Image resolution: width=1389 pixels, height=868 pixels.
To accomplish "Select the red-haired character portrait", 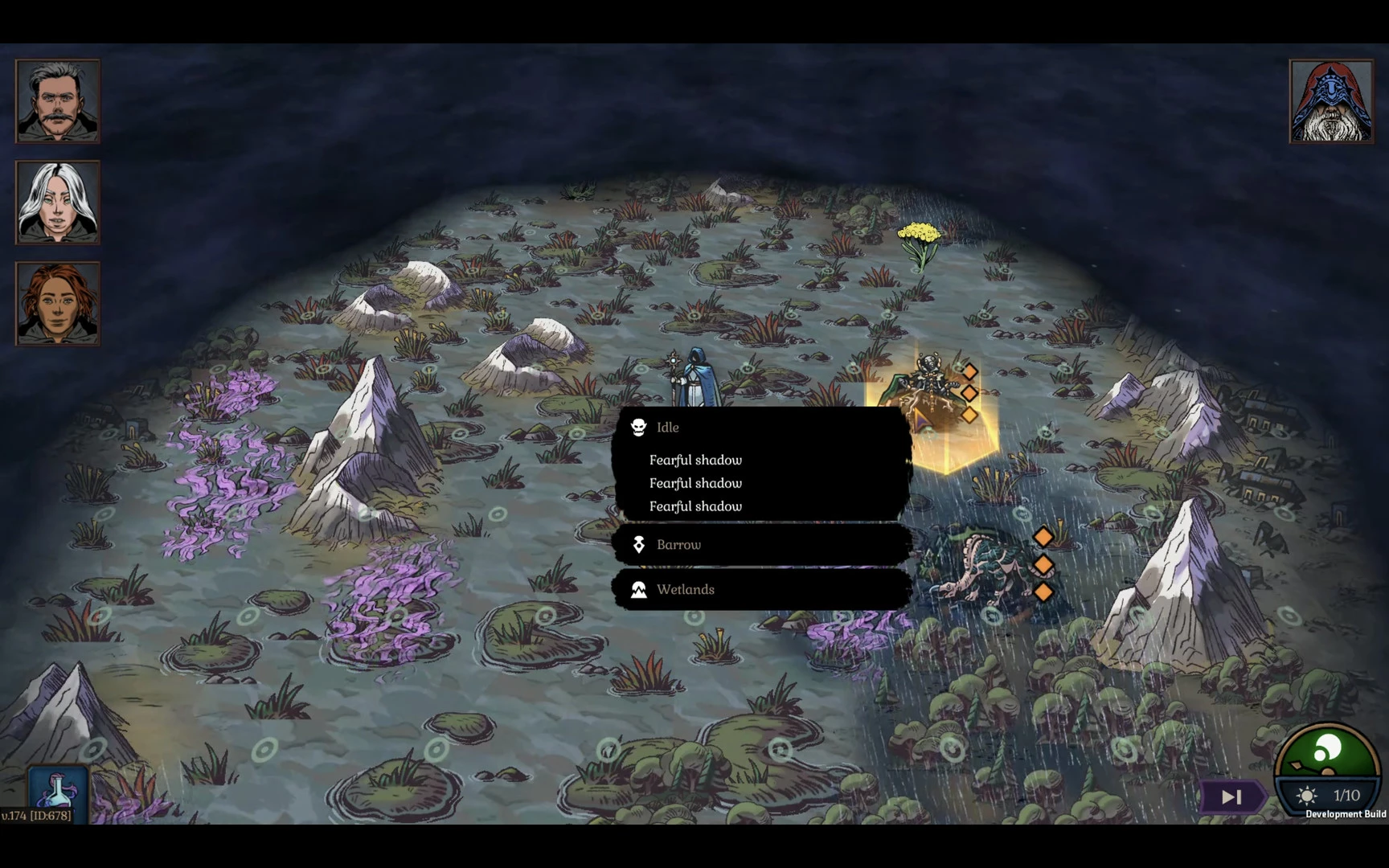I will 58,304.
